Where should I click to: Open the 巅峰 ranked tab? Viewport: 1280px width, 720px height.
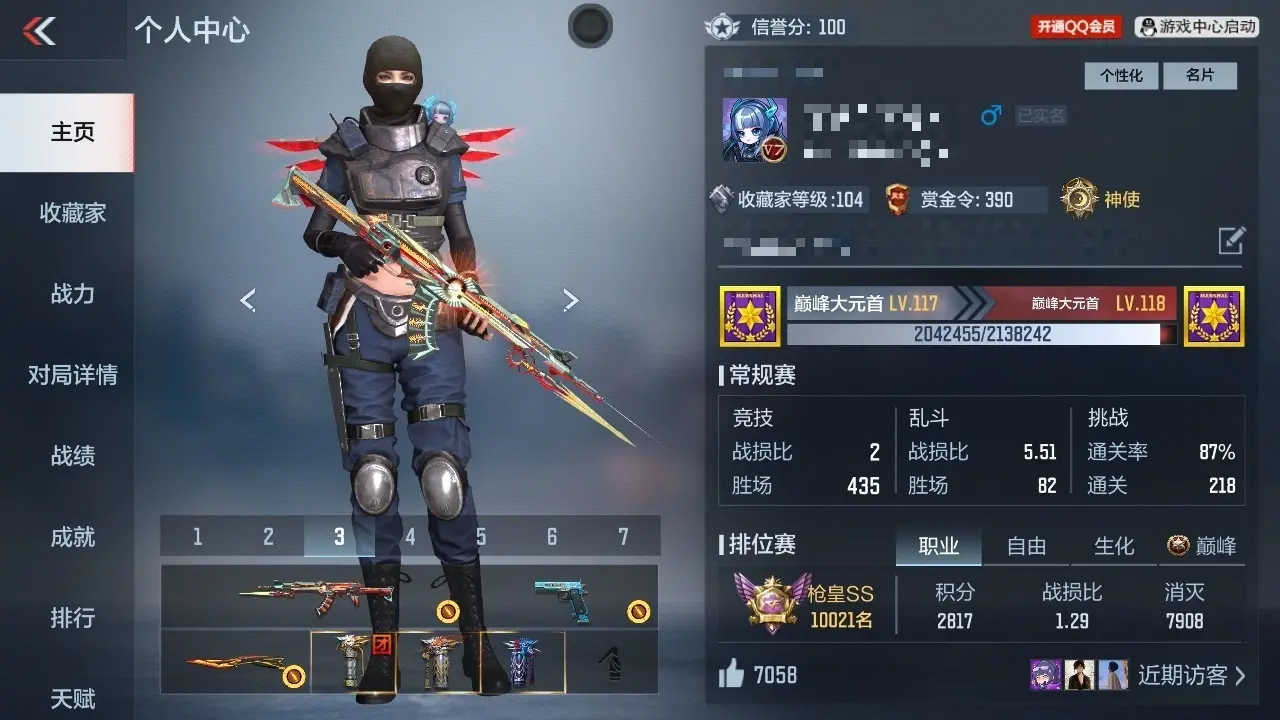(1202, 546)
